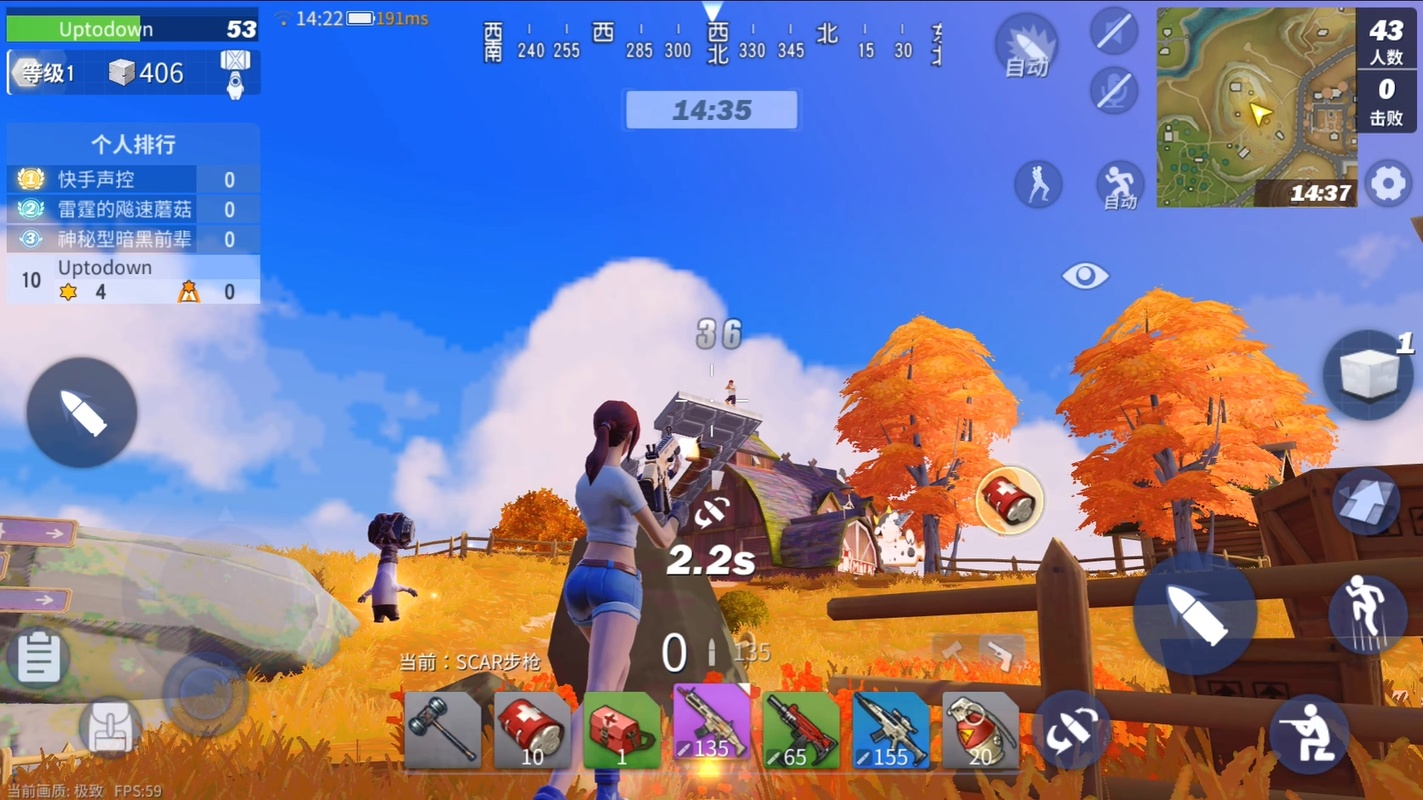Open the settings gear

1388,184
